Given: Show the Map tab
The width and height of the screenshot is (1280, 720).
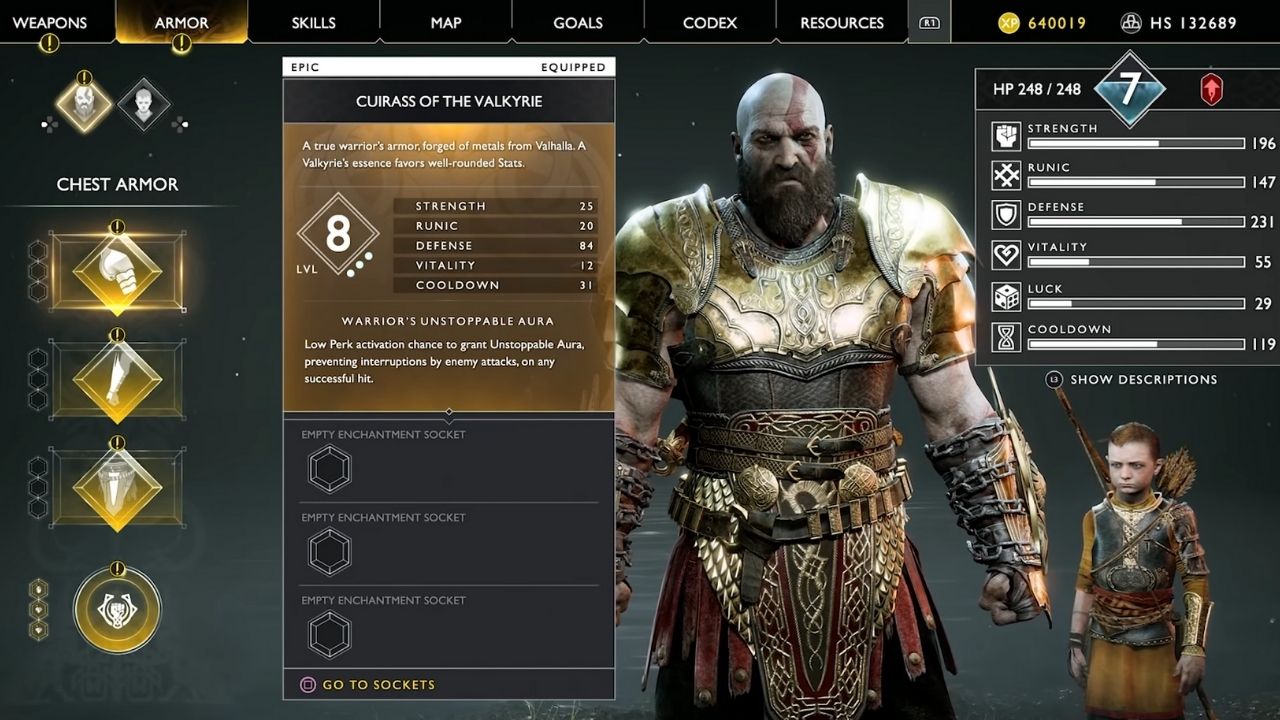Looking at the screenshot, I should (446, 22).
